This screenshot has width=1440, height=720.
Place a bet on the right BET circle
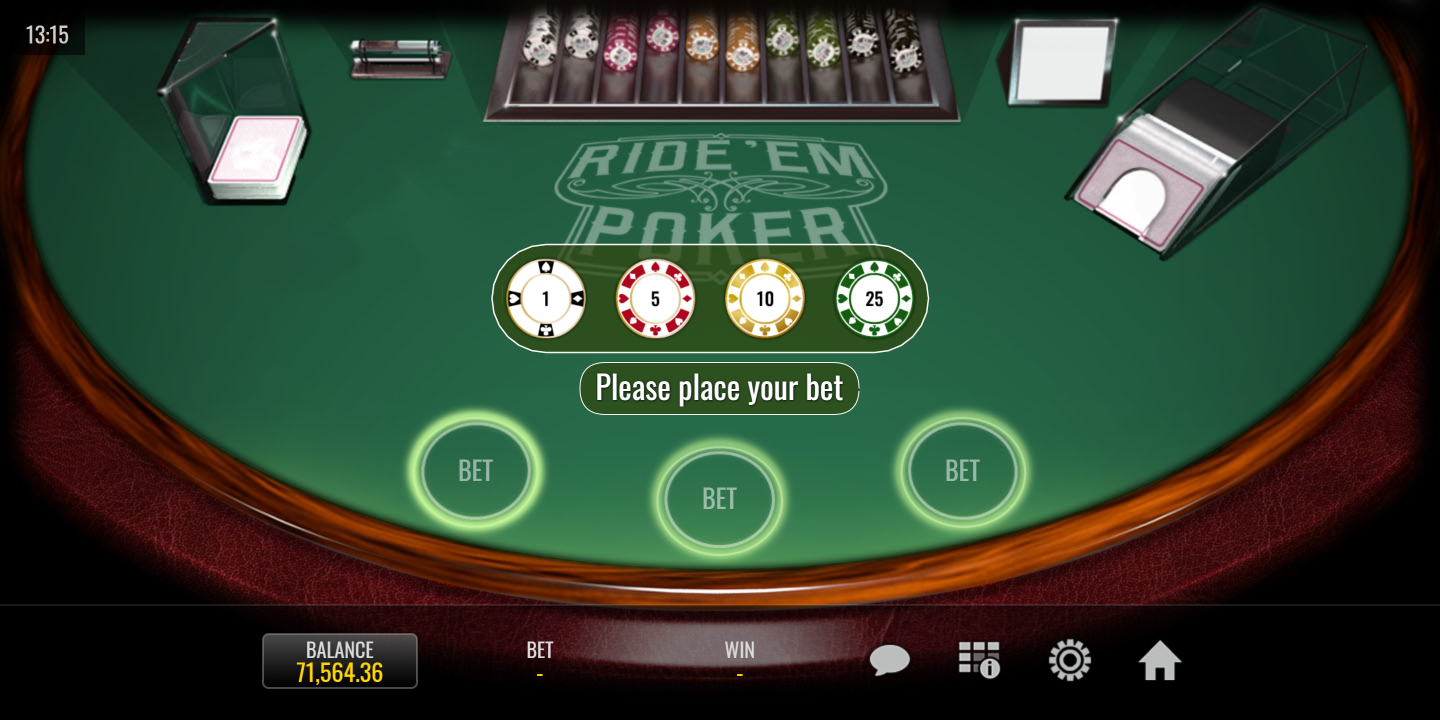tap(962, 470)
